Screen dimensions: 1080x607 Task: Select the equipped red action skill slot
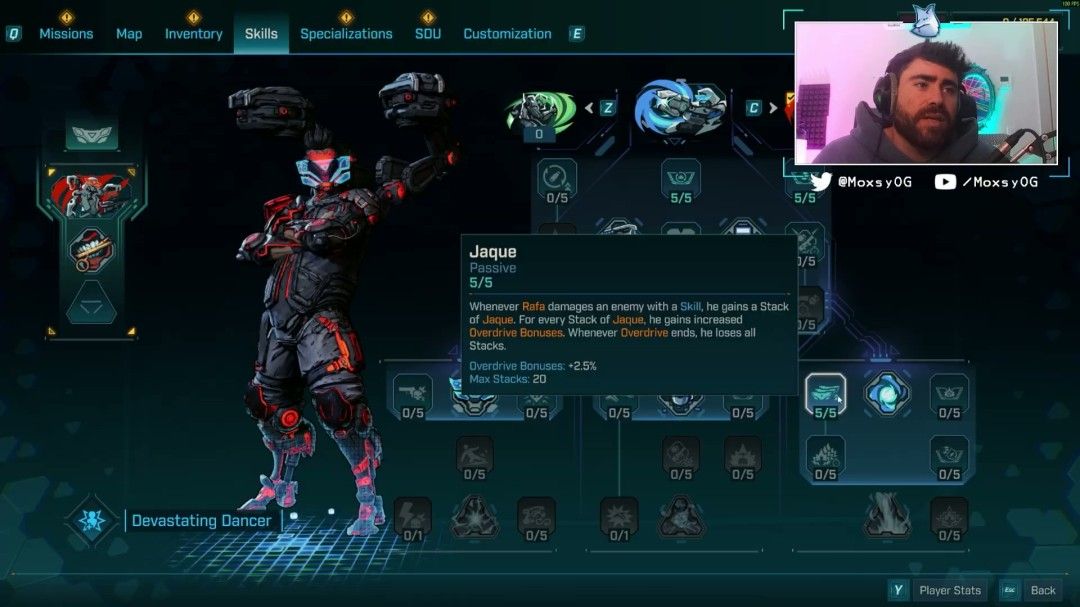pos(91,195)
